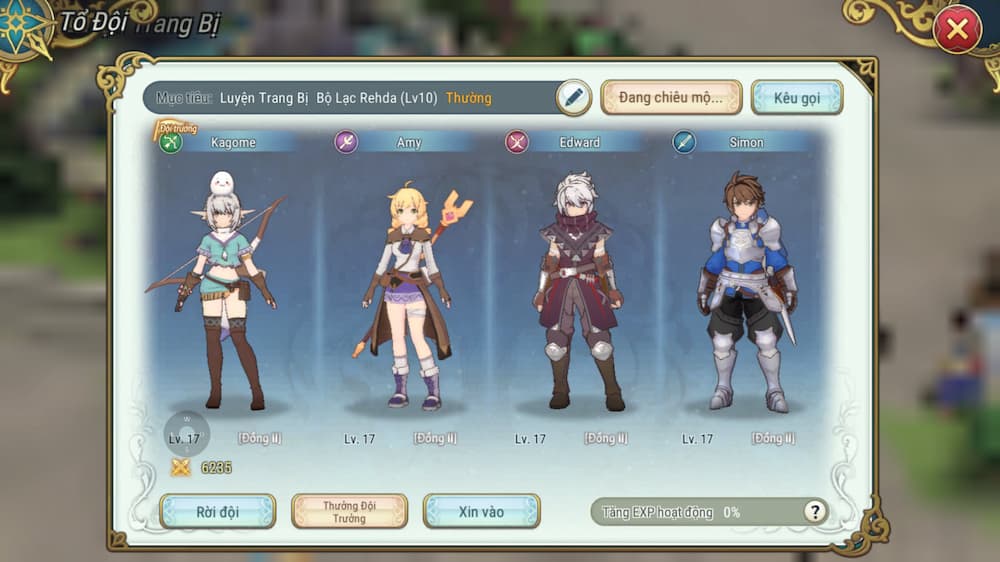The image size is (1000, 562).
Task: Show help for activity EXP bonus
Action: click(x=815, y=512)
